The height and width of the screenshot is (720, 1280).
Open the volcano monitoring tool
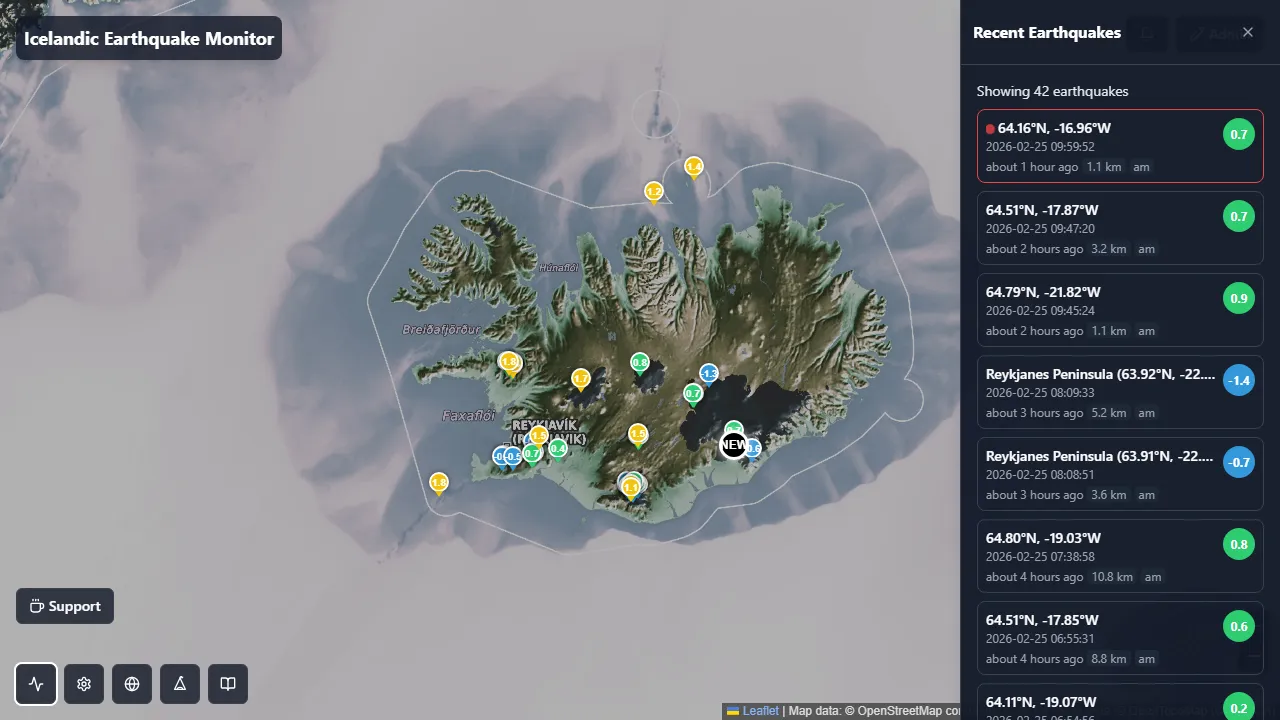(179, 684)
